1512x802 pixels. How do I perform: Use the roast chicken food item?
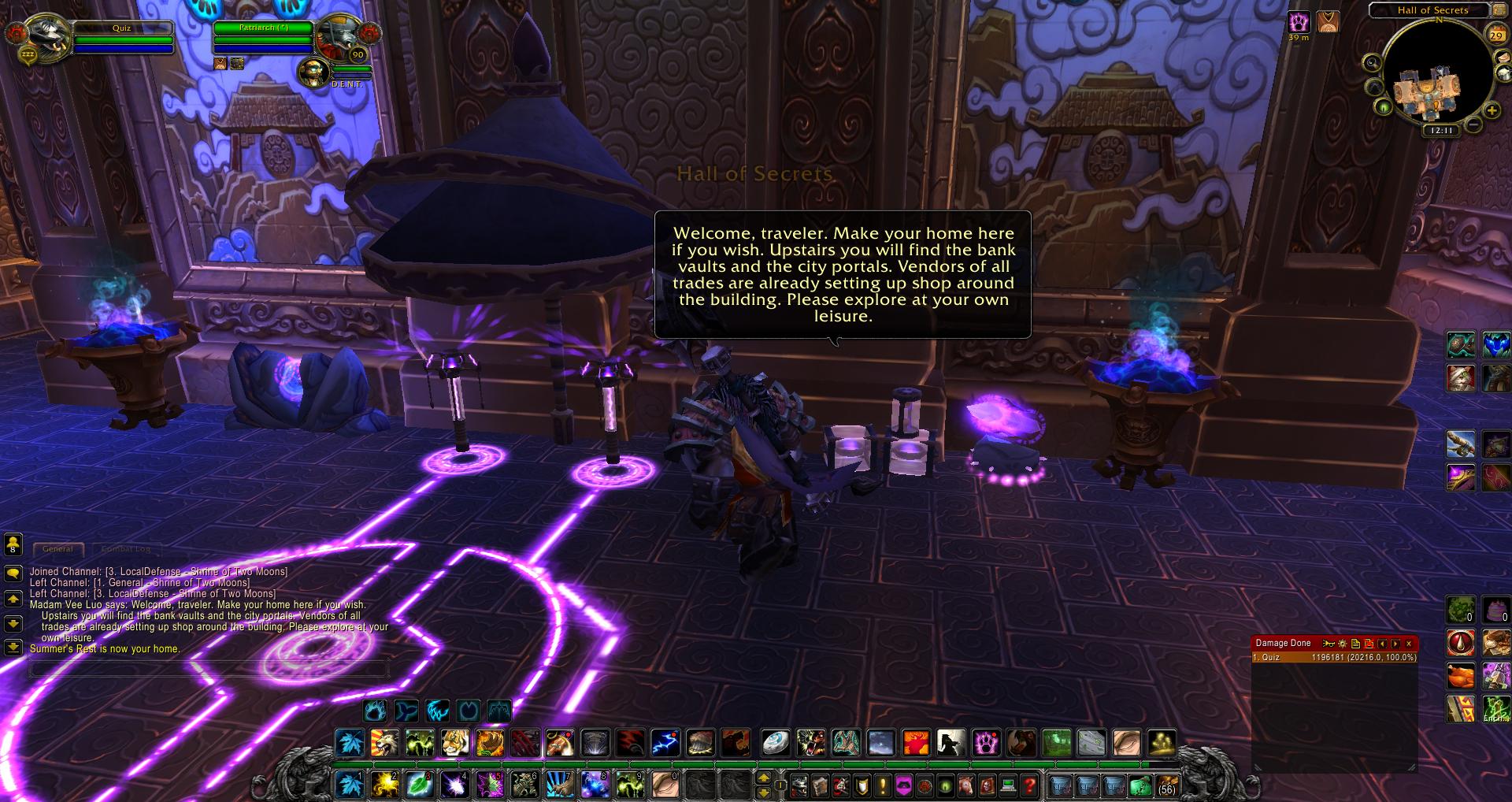click(x=1461, y=676)
